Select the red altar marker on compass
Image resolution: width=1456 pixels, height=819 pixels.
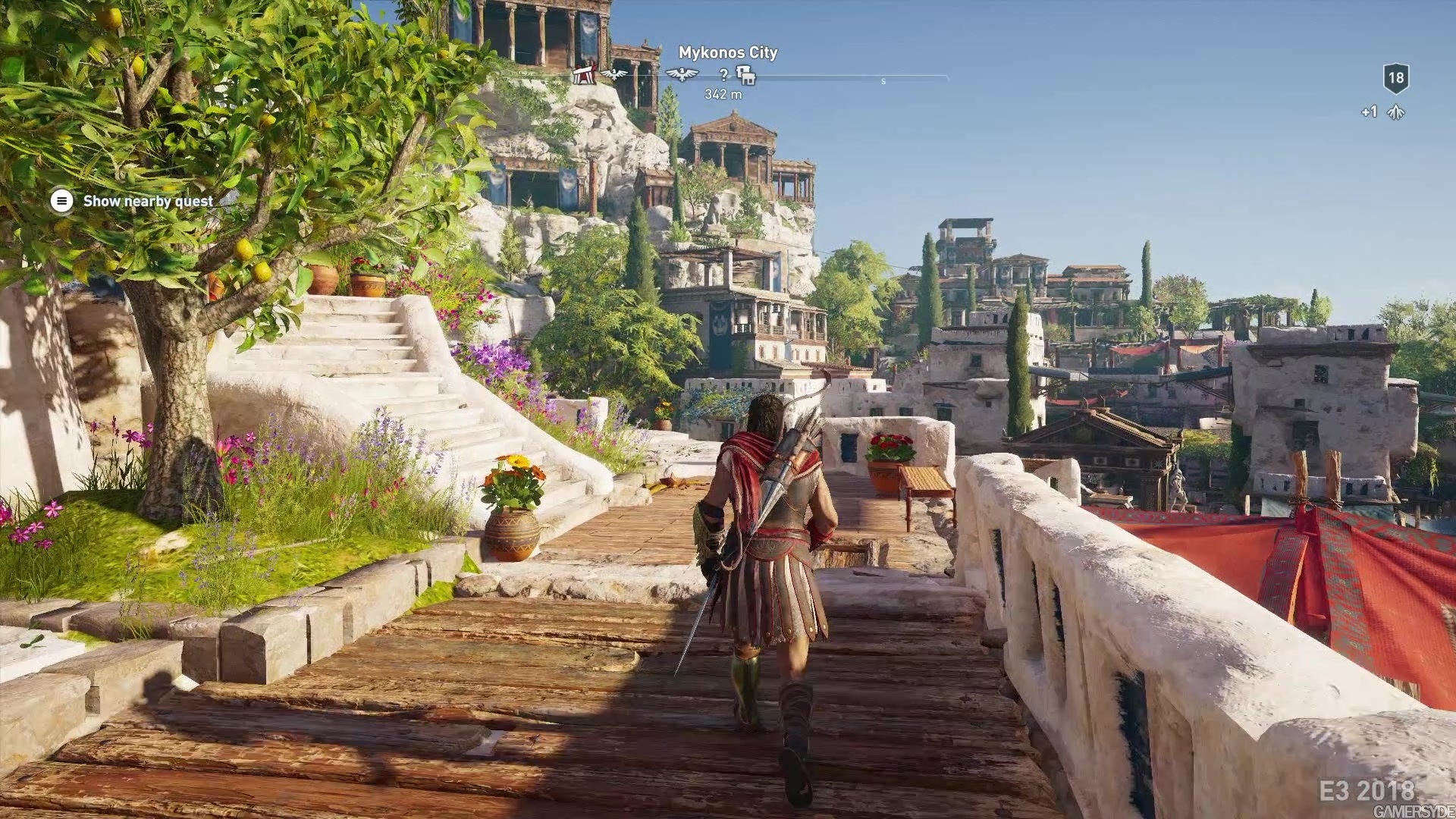pyautogui.click(x=582, y=74)
